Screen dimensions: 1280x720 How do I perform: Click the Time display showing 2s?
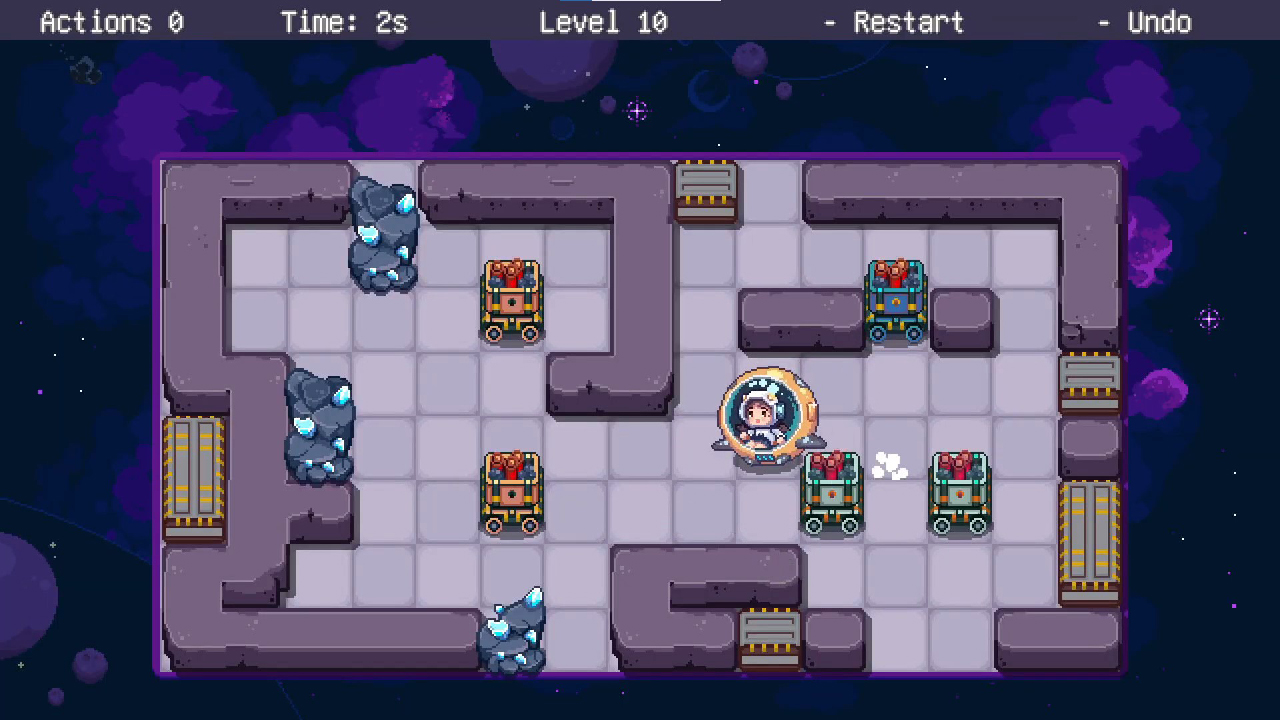(x=344, y=22)
